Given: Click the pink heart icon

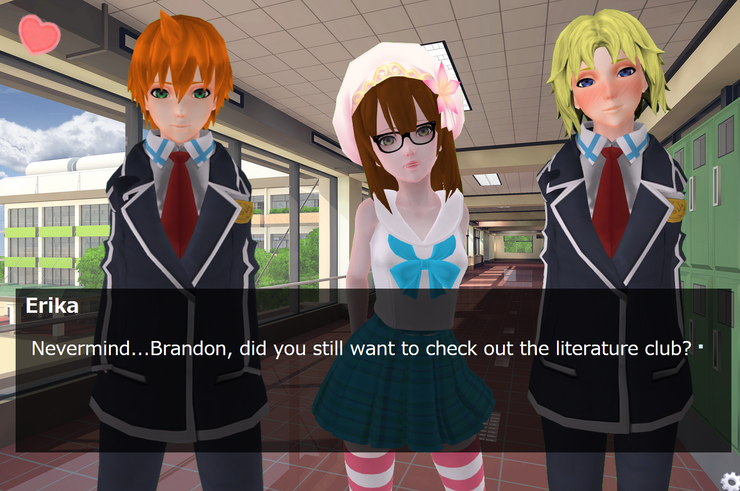Looking at the screenshot, I should (39, 35).
